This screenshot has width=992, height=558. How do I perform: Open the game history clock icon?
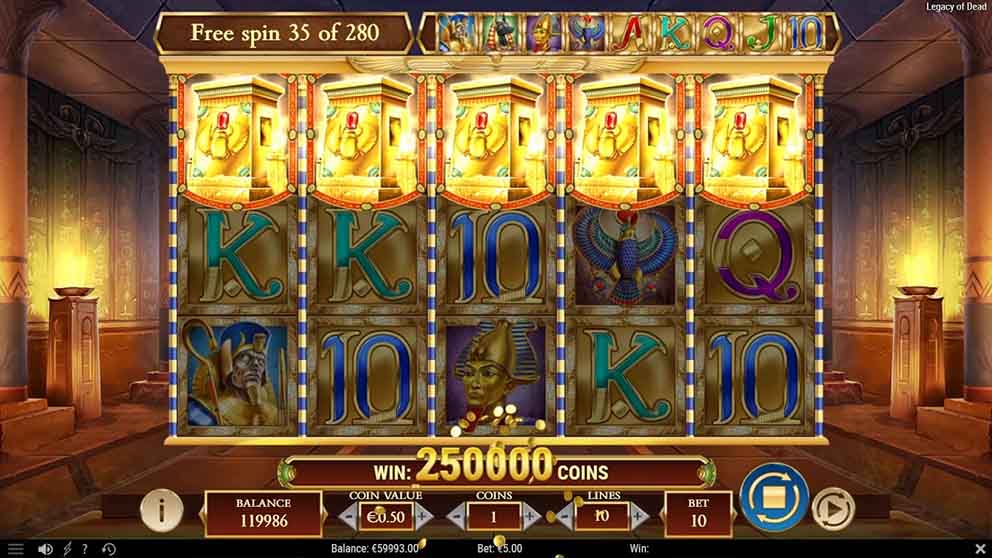coord(108,549)
